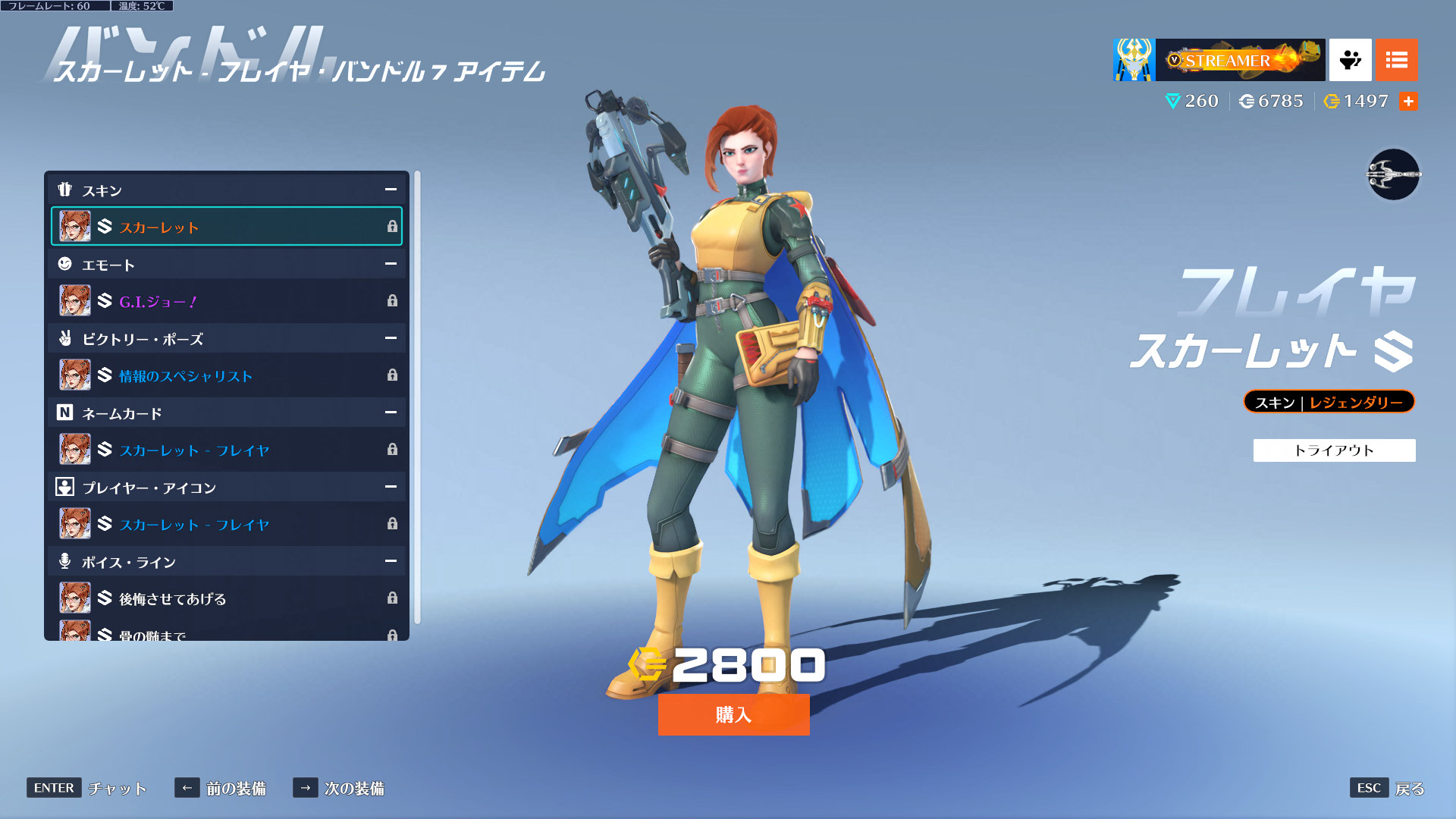Open the social friends panel
The image size is (1456, 819).
click(1350, 60)
